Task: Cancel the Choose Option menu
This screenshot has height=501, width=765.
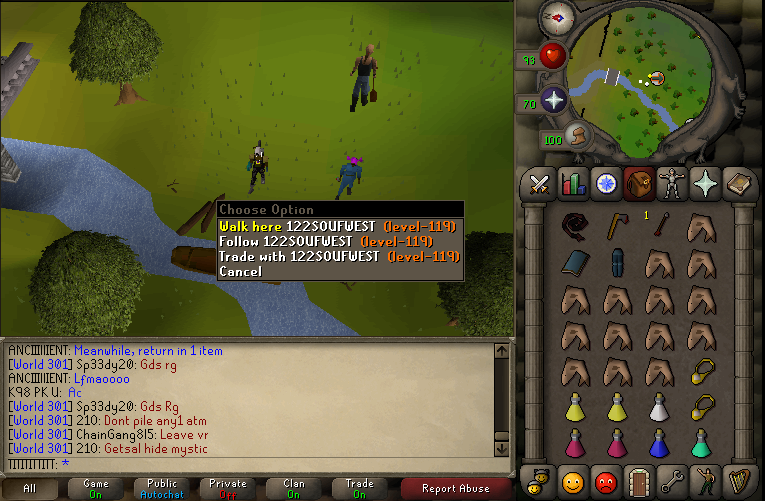Action: point(240,271)
